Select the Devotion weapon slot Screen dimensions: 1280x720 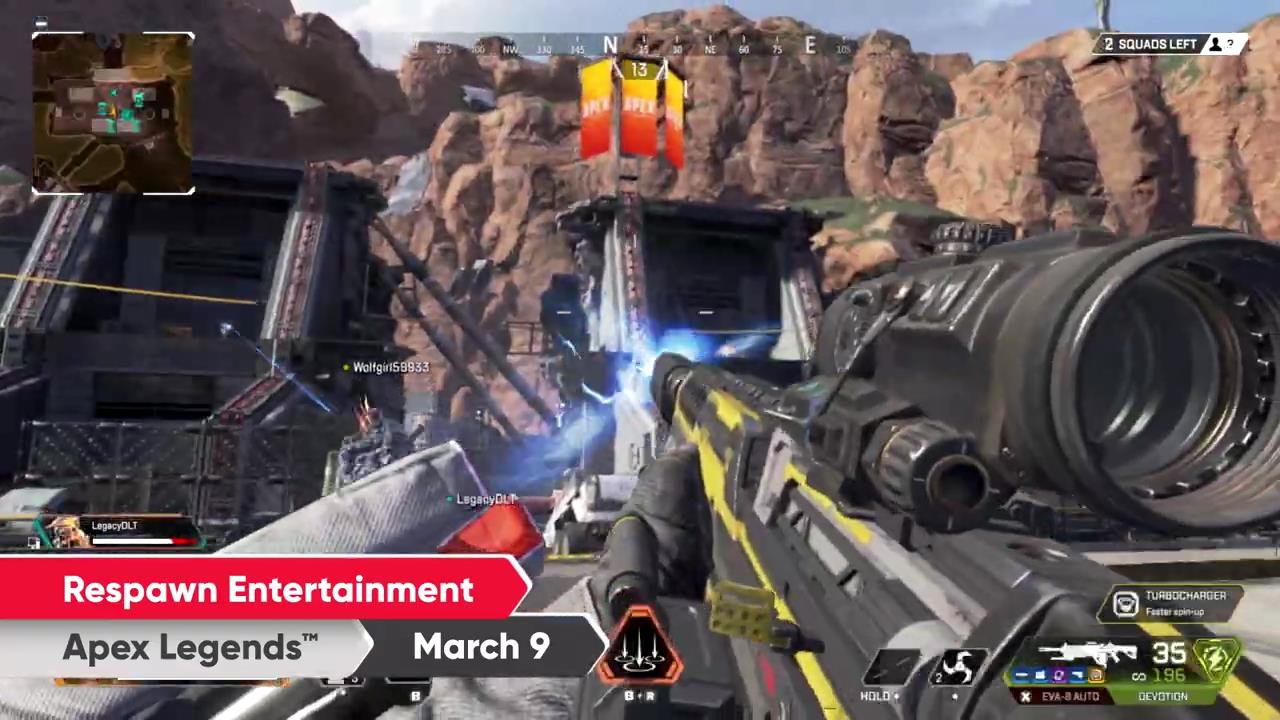pos(1162,697)
